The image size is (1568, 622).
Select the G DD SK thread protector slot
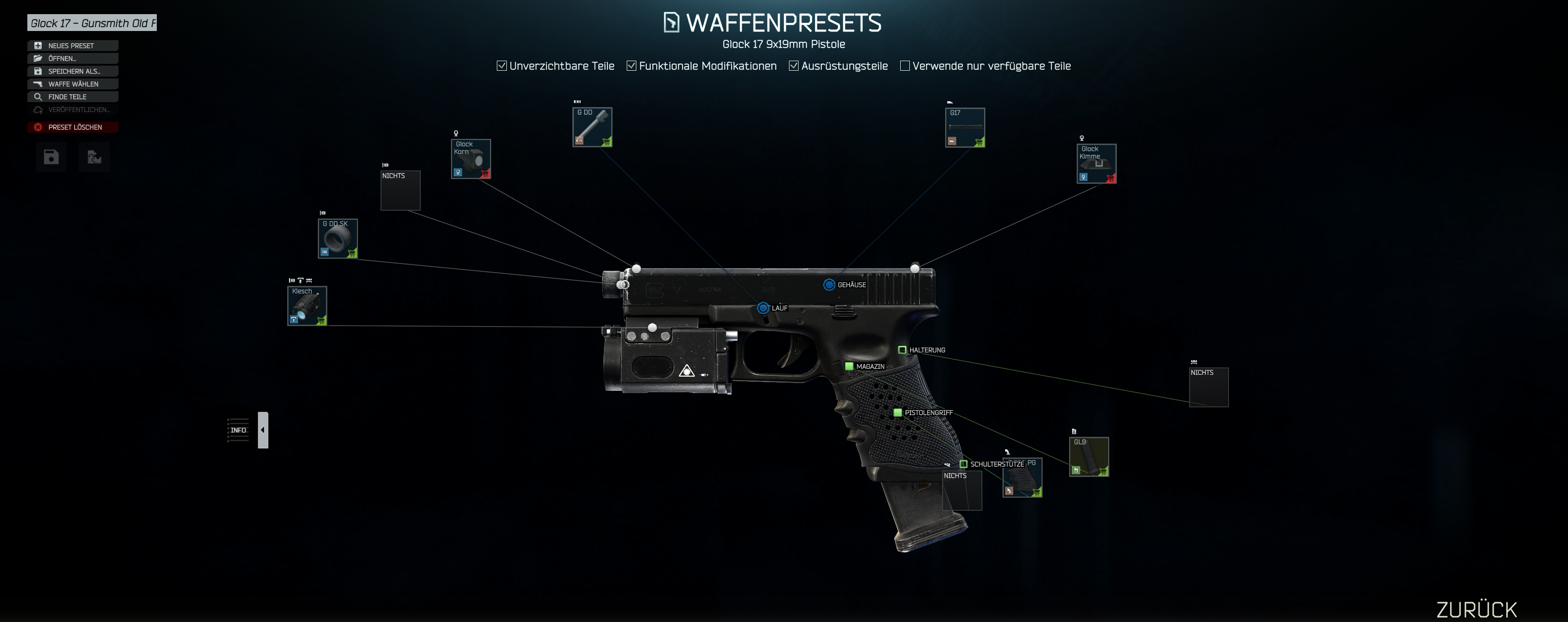coord(338,239)
